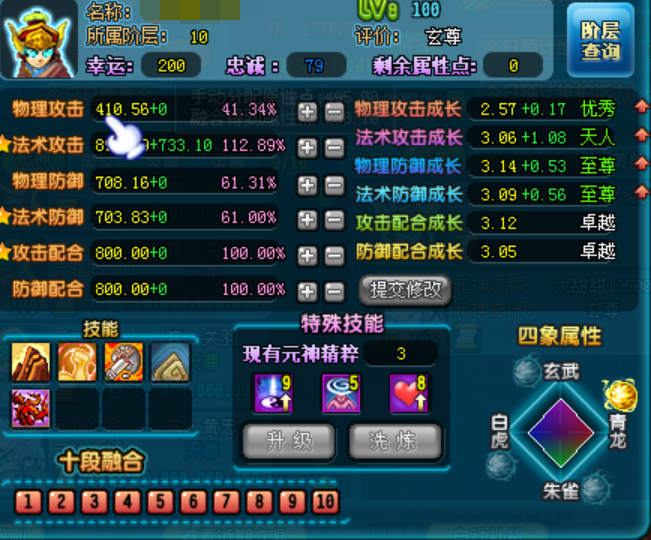Decrease the 物理防御 stat by one
This screenshot has height=540, width=651.
click(x=334, y=183)
